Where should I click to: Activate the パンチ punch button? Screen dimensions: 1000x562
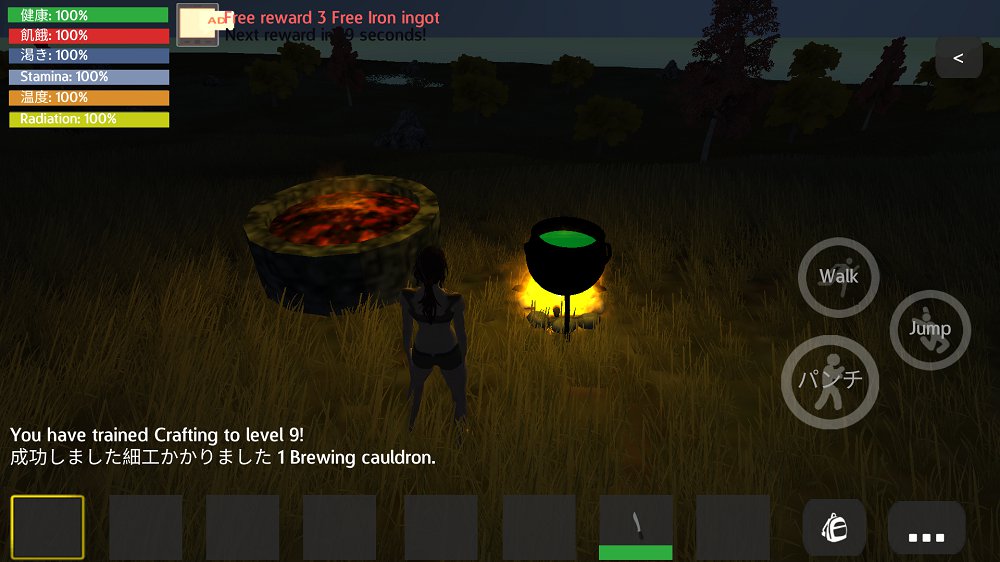coord(830,381)
